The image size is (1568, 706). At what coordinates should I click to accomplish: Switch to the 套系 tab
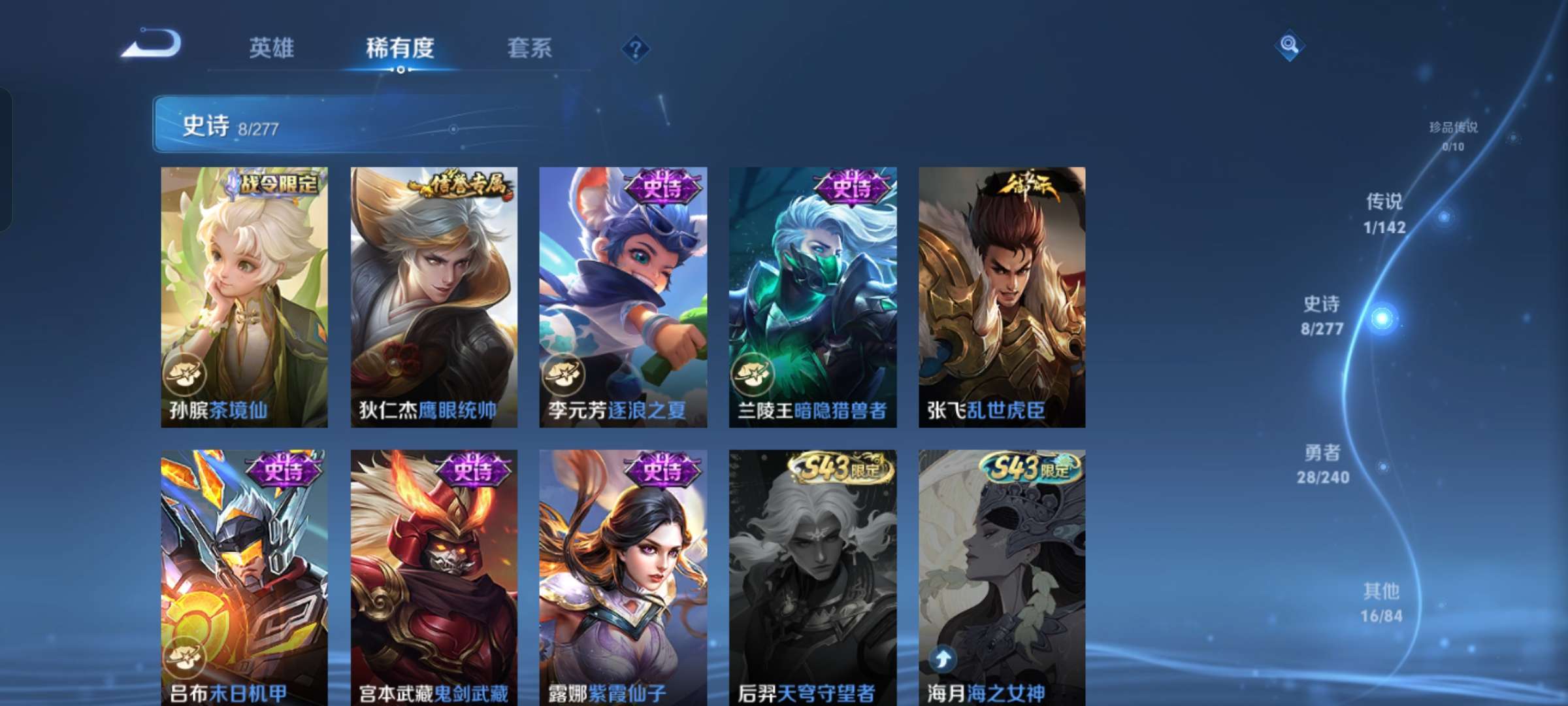(531, 47)
